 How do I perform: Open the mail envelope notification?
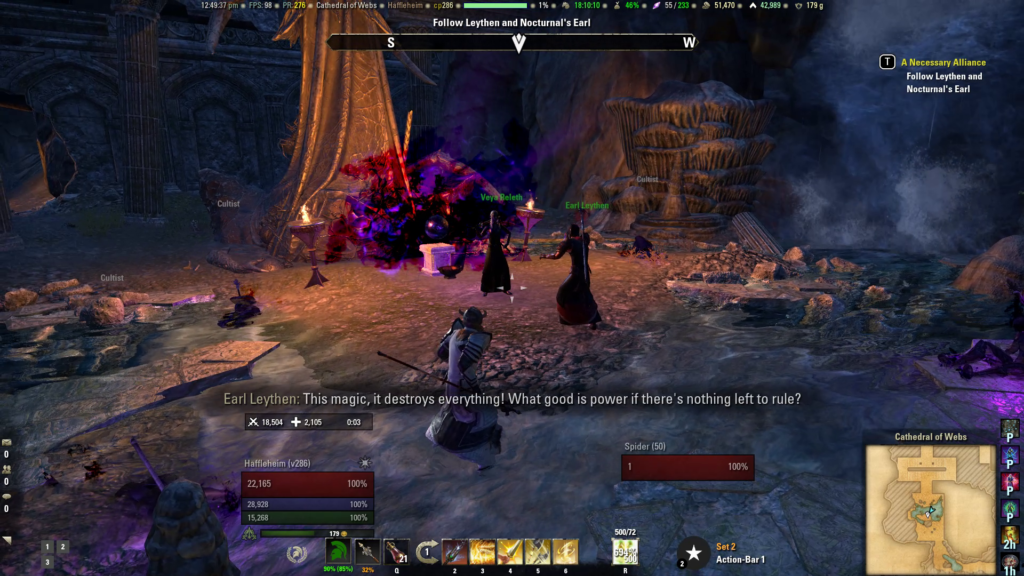(x=7, y=441)
